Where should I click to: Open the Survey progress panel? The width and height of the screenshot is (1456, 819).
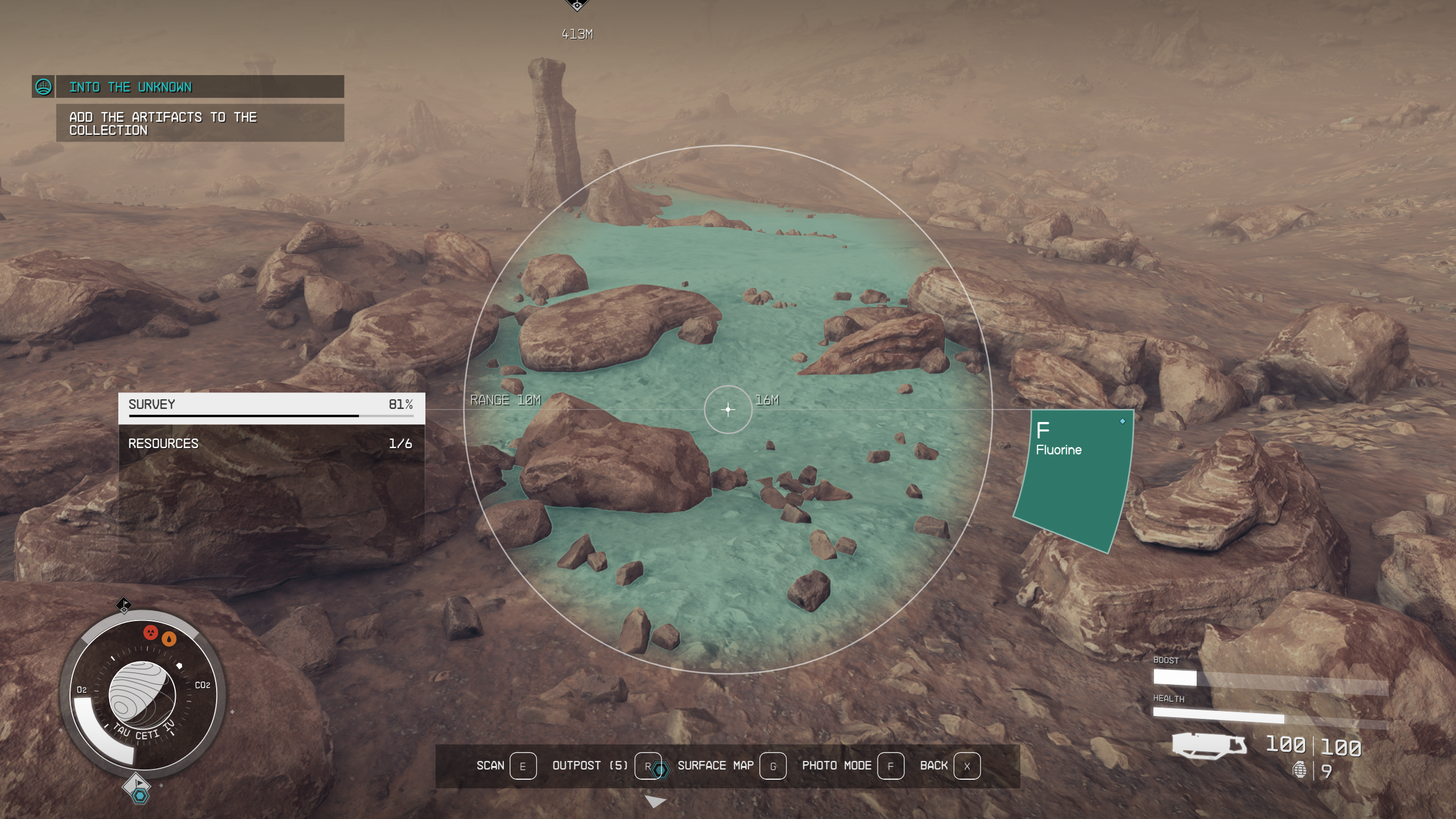point(271,407)
